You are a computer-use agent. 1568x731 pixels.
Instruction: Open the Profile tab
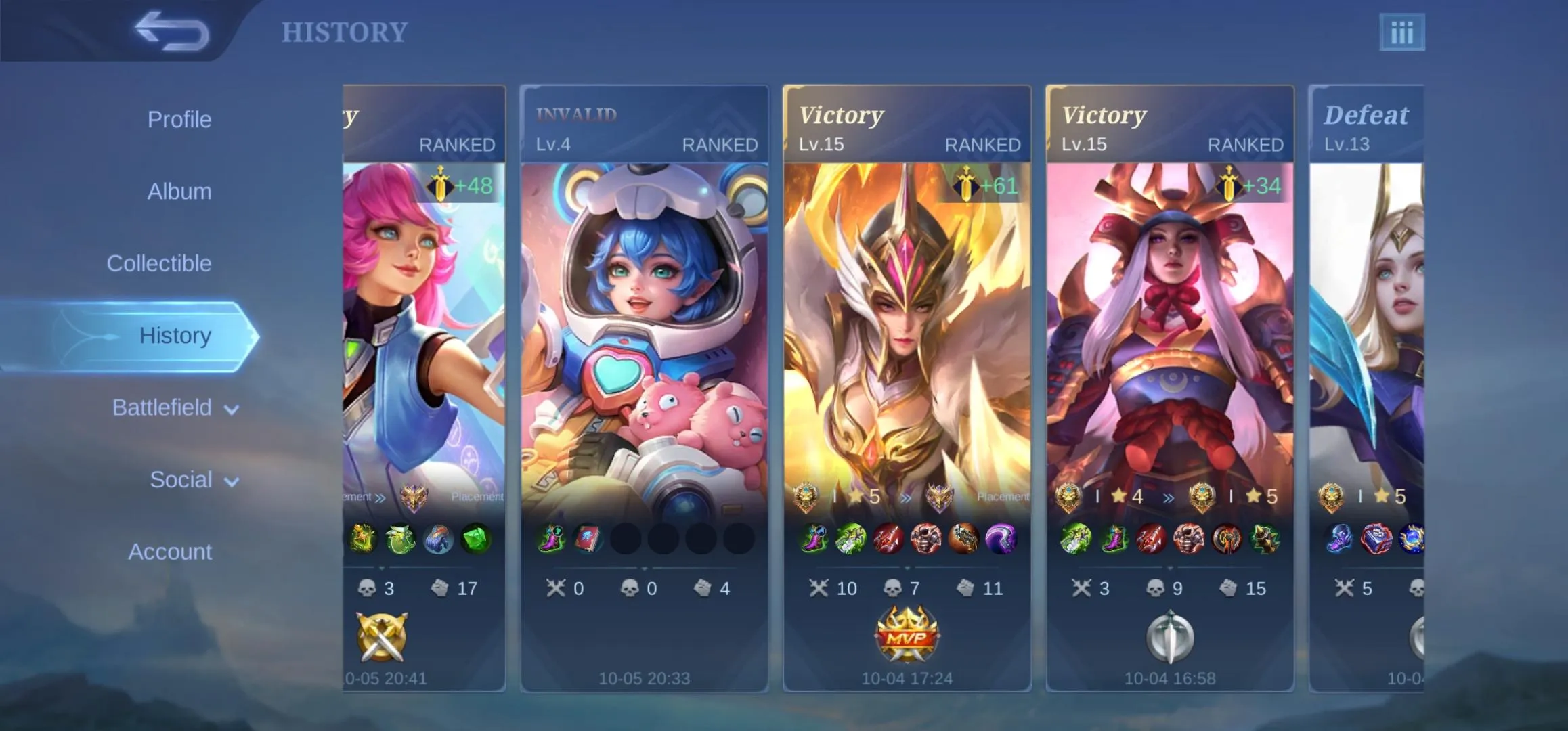179,118
